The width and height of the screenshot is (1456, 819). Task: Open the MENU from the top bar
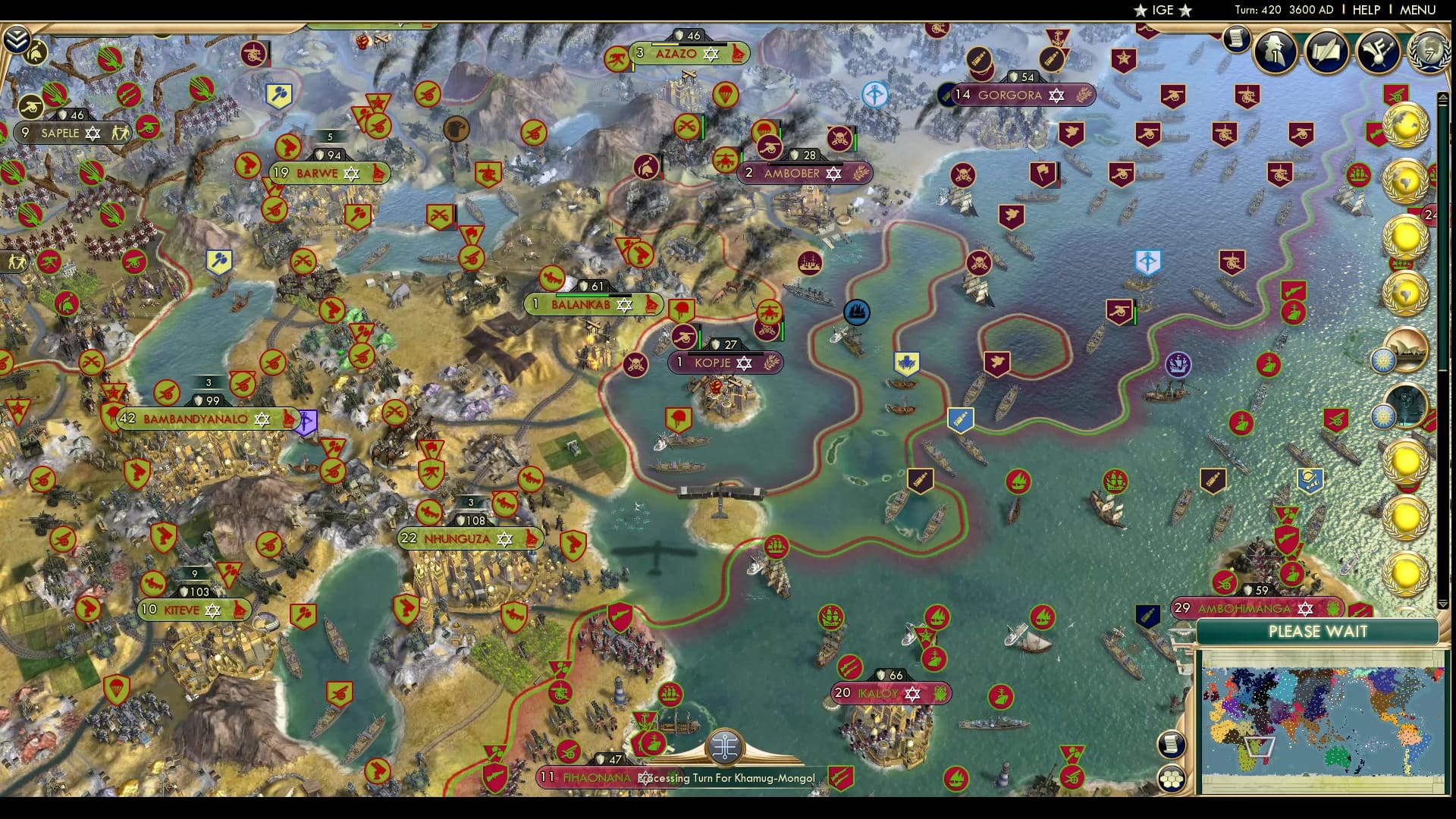click(1420, 11)
